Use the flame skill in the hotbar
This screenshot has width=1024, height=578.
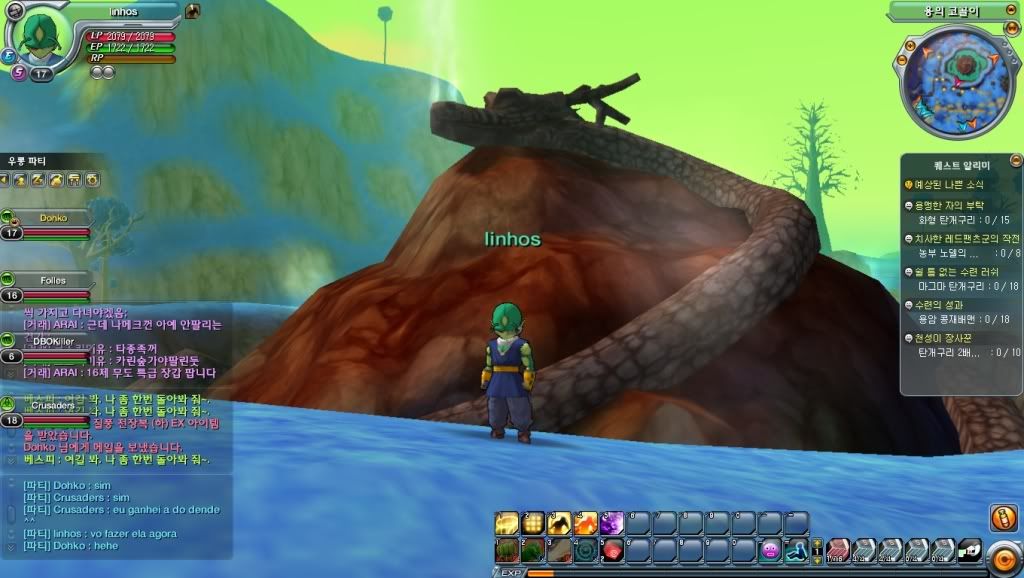(x=586, y=523)
